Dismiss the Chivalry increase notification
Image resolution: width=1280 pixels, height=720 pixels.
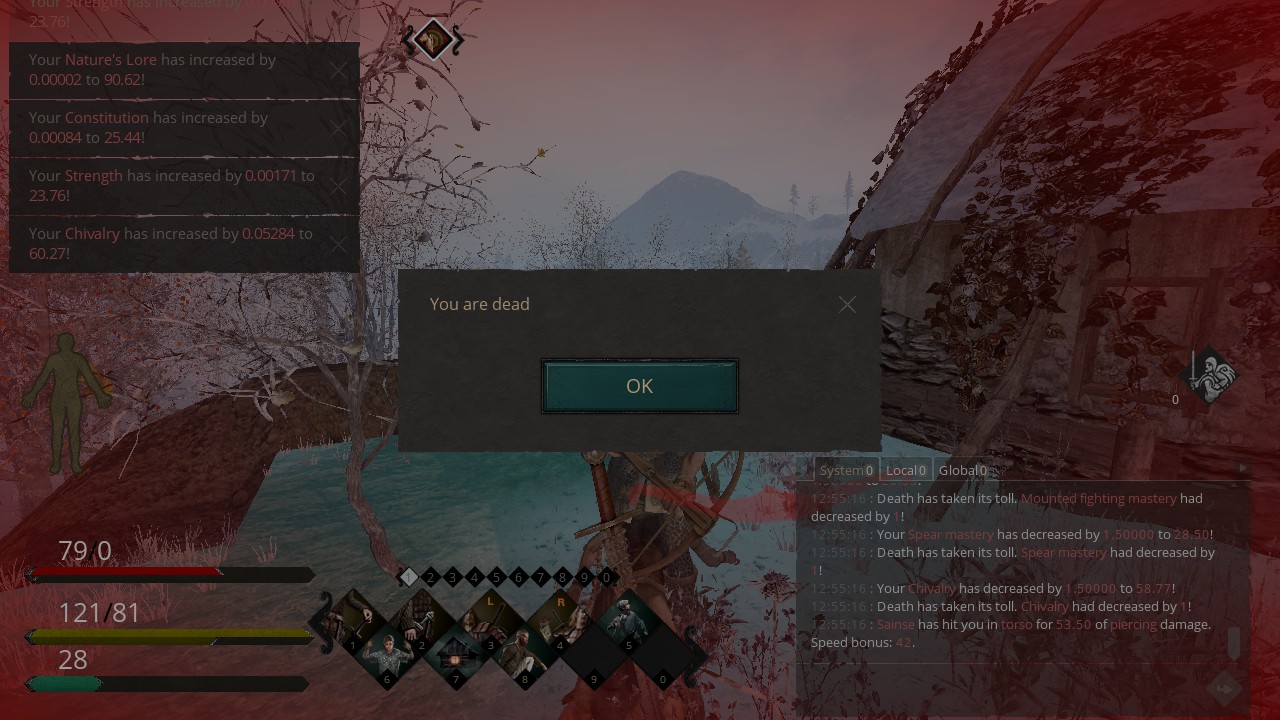[x=340, y=244]
